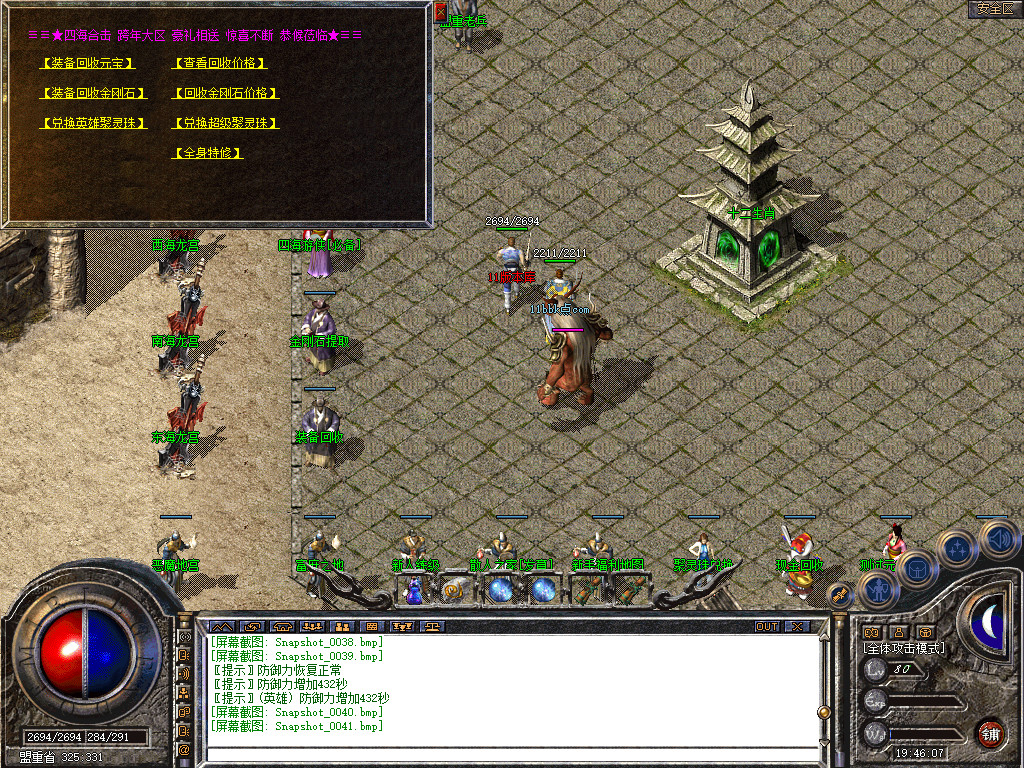Select 兑换英雄聚灵珠 exchange option
The width and height of the screenshot is (1024, 768).
point(93,123)
